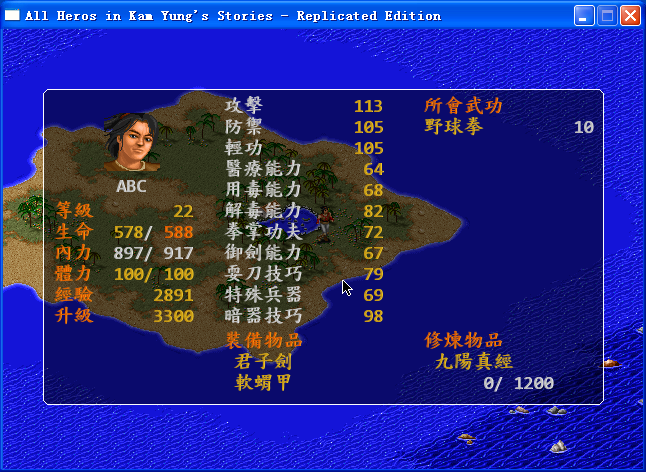Minimize the game window
This screenshot has height=472, width=646.
[584, 15]
